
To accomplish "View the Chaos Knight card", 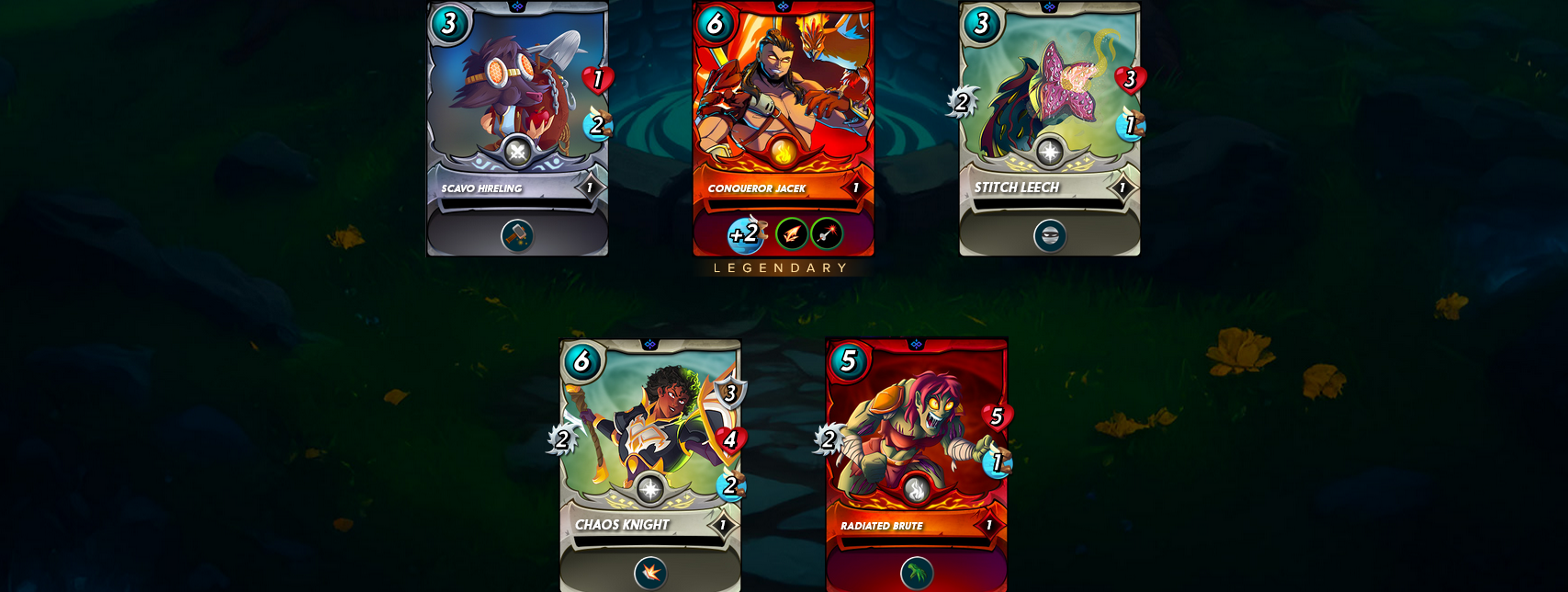I will click(649, 441).
